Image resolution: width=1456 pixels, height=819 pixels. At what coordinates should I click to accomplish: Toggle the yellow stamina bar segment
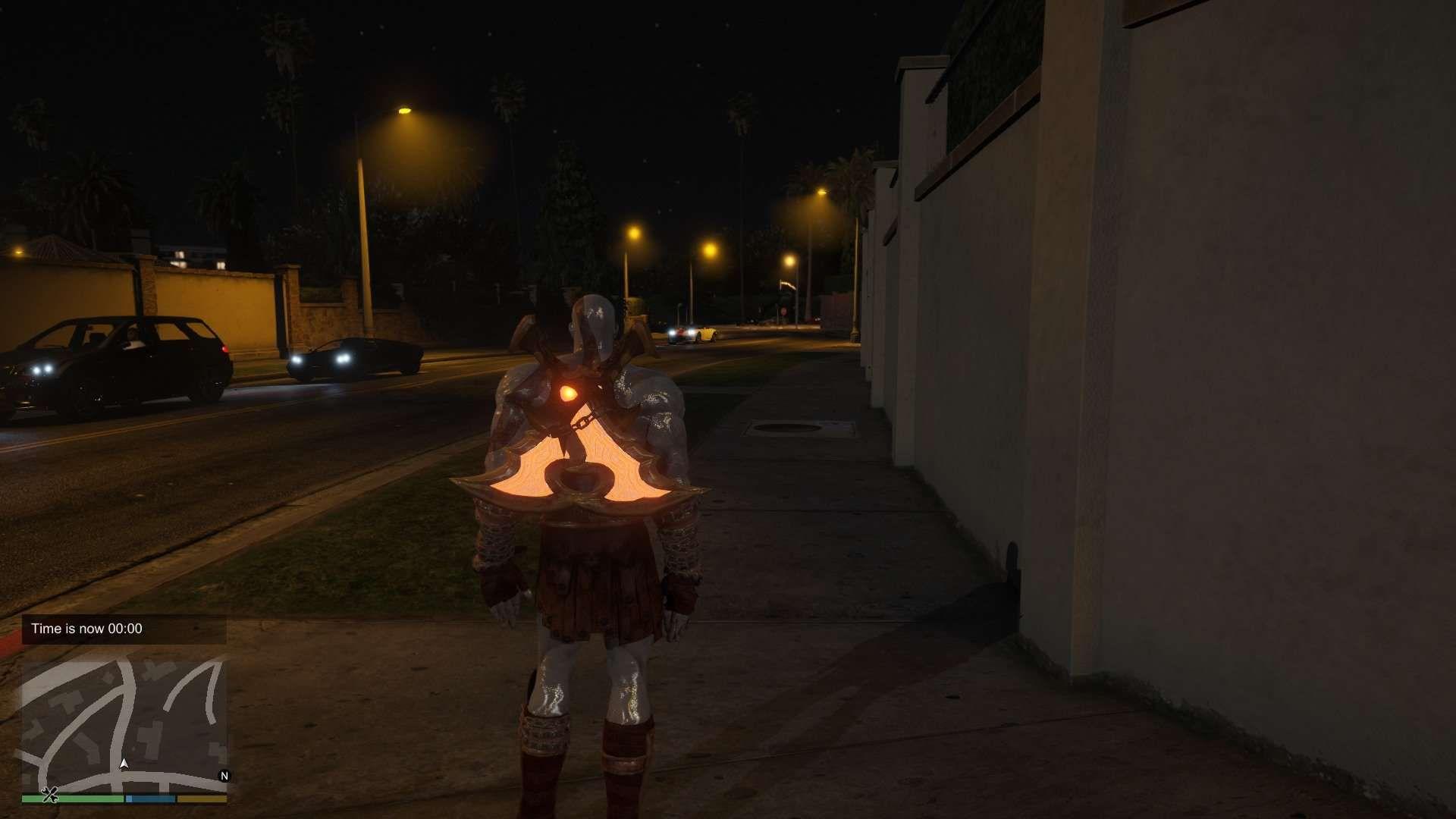pyautogui.click(x=200, y=798)
